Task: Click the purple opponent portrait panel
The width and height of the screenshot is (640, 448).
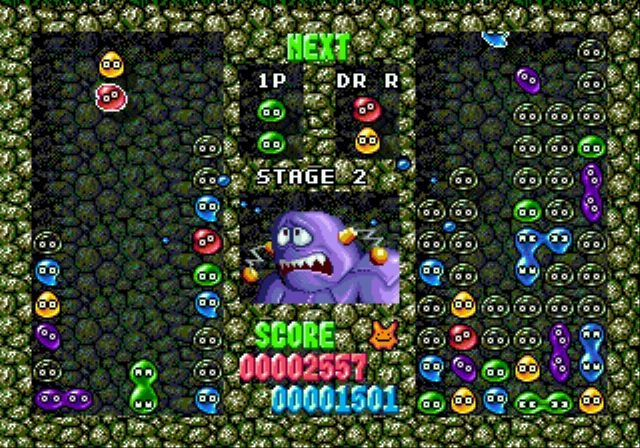Action: [319, 248]
